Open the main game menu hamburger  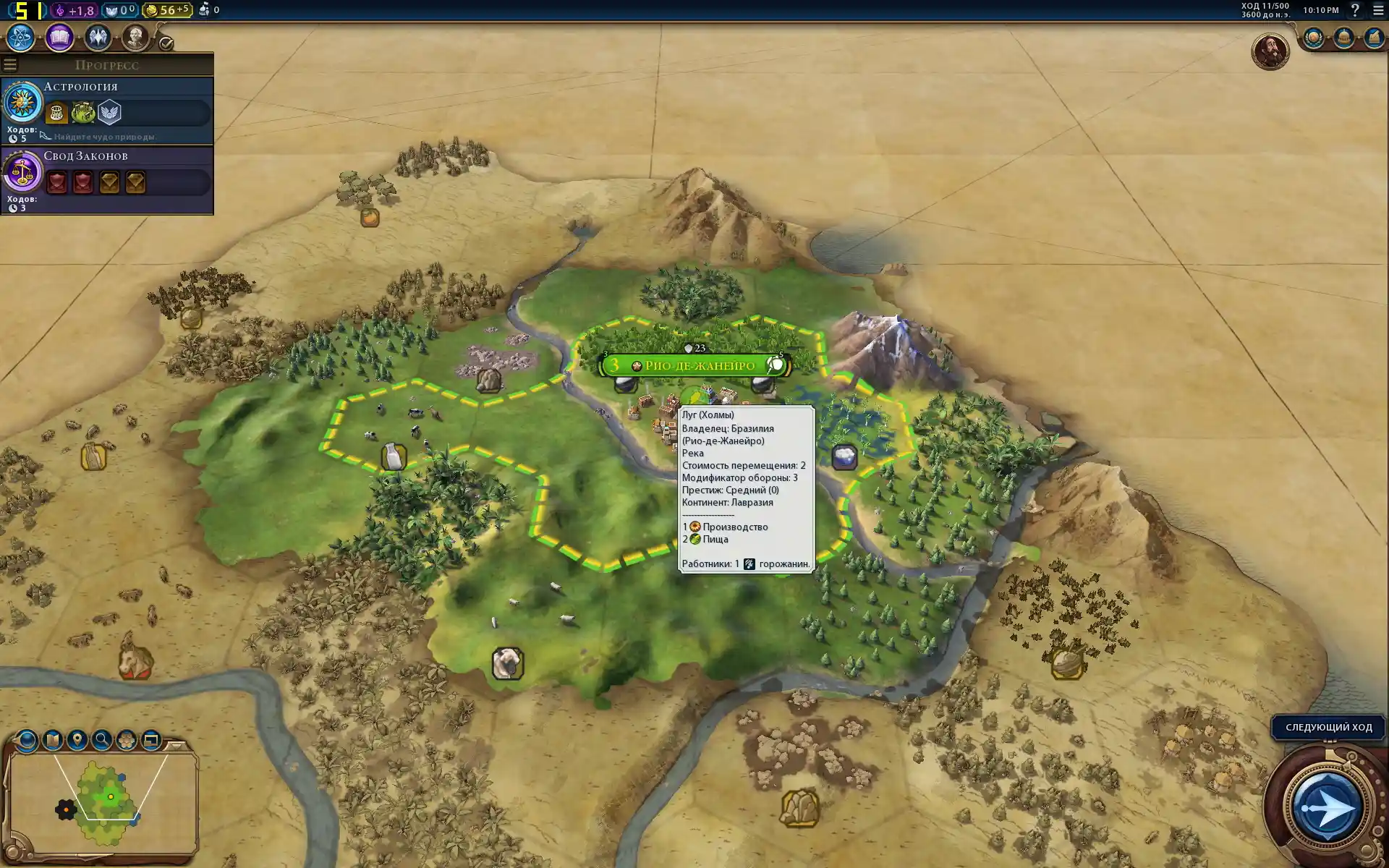click(1378, 10)
